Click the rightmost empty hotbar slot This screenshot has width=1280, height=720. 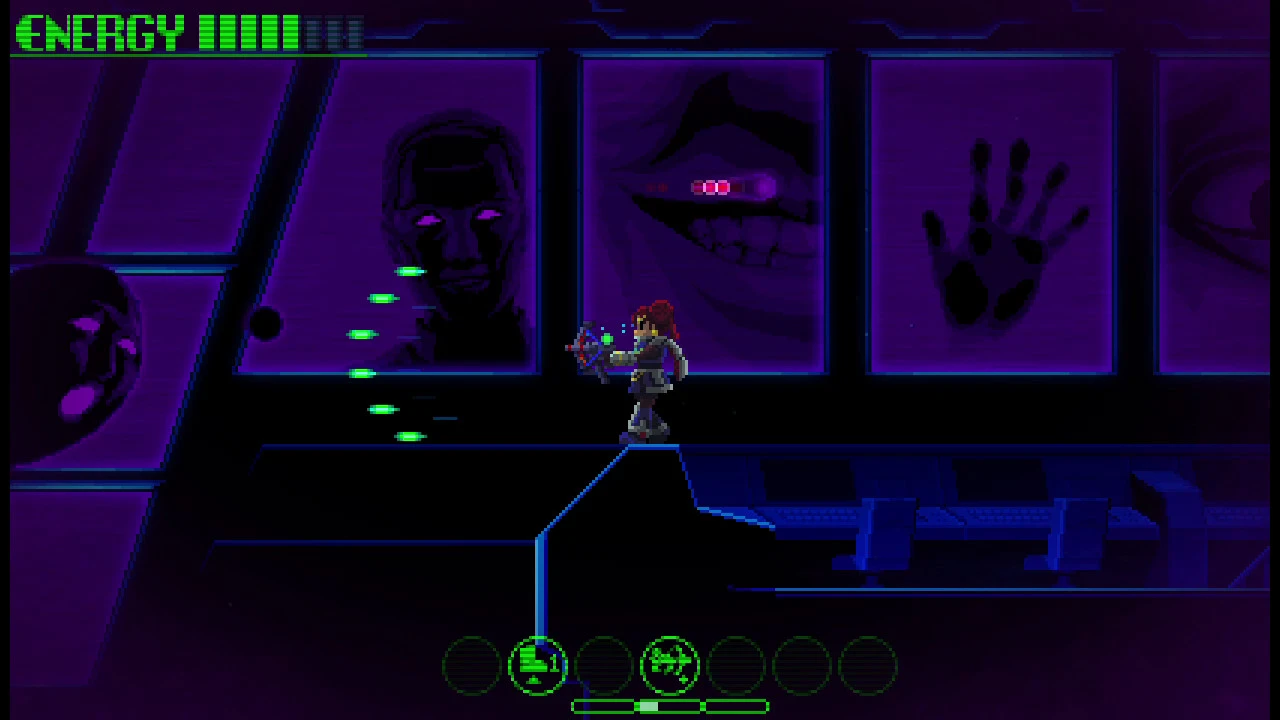[x=867, y=663]
